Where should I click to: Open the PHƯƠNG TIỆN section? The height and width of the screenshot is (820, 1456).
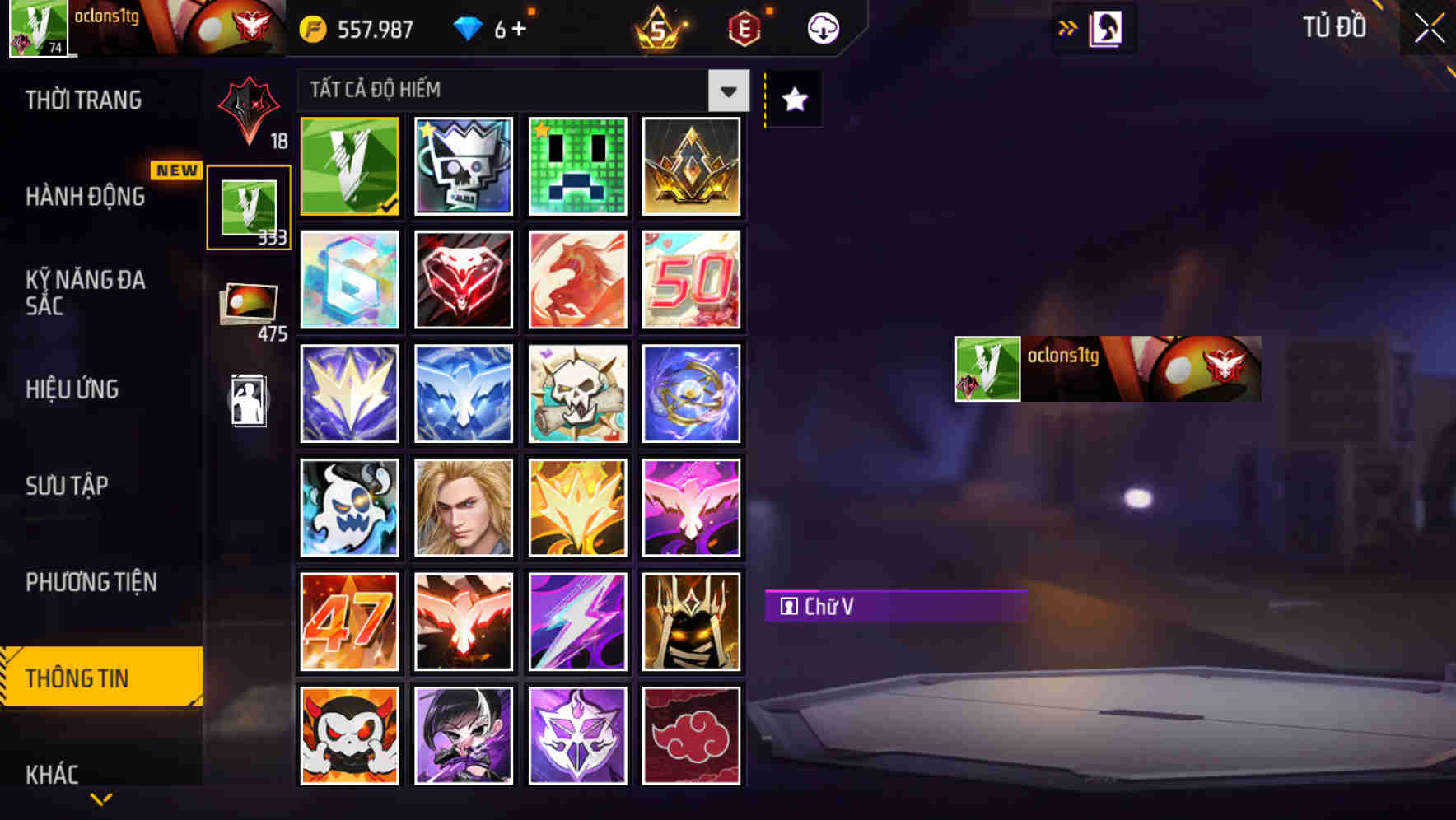(91, 582)
